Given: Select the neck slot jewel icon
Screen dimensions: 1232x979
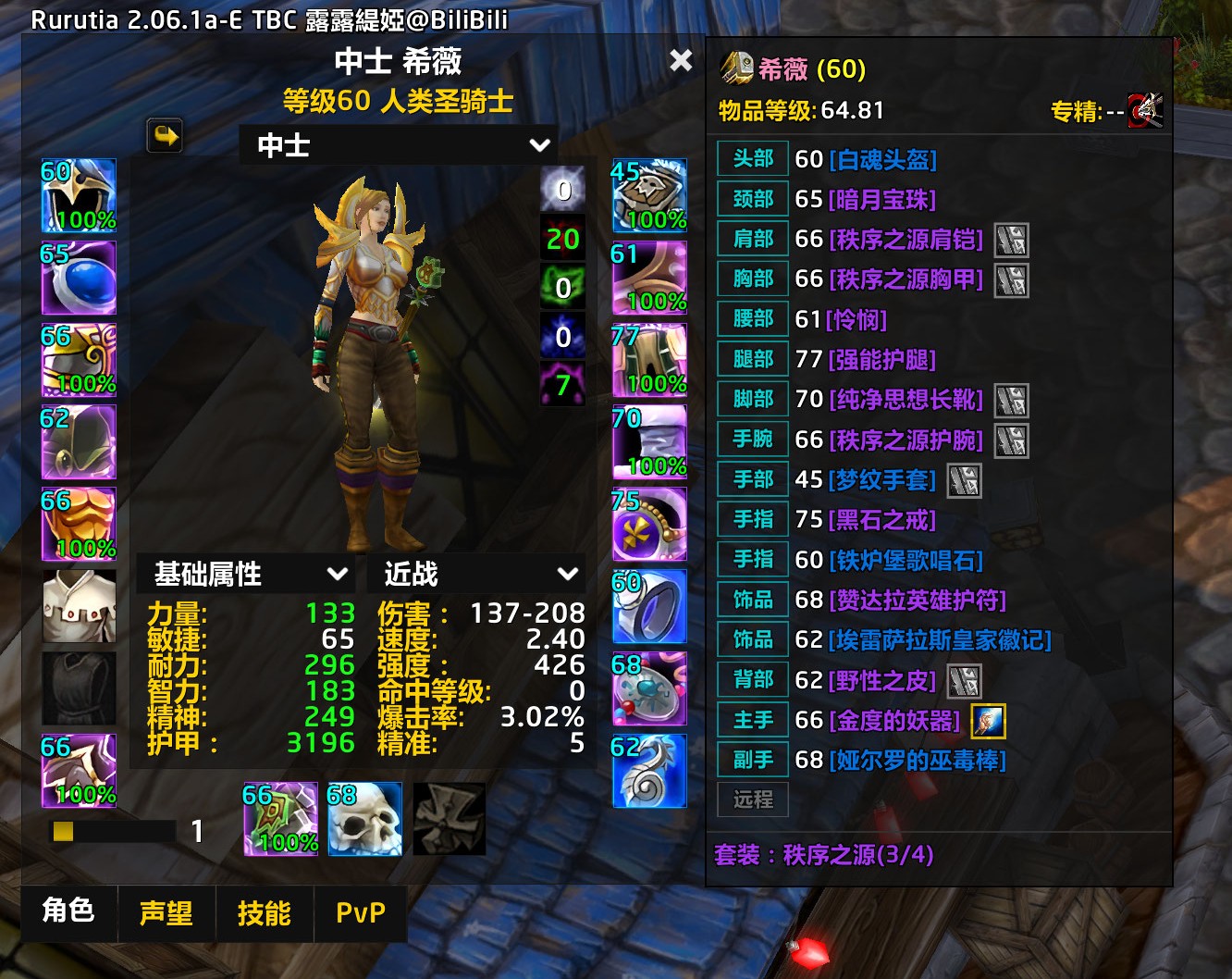Looking at the screenshot, I should pyautogui.click(x=79, y=278).
